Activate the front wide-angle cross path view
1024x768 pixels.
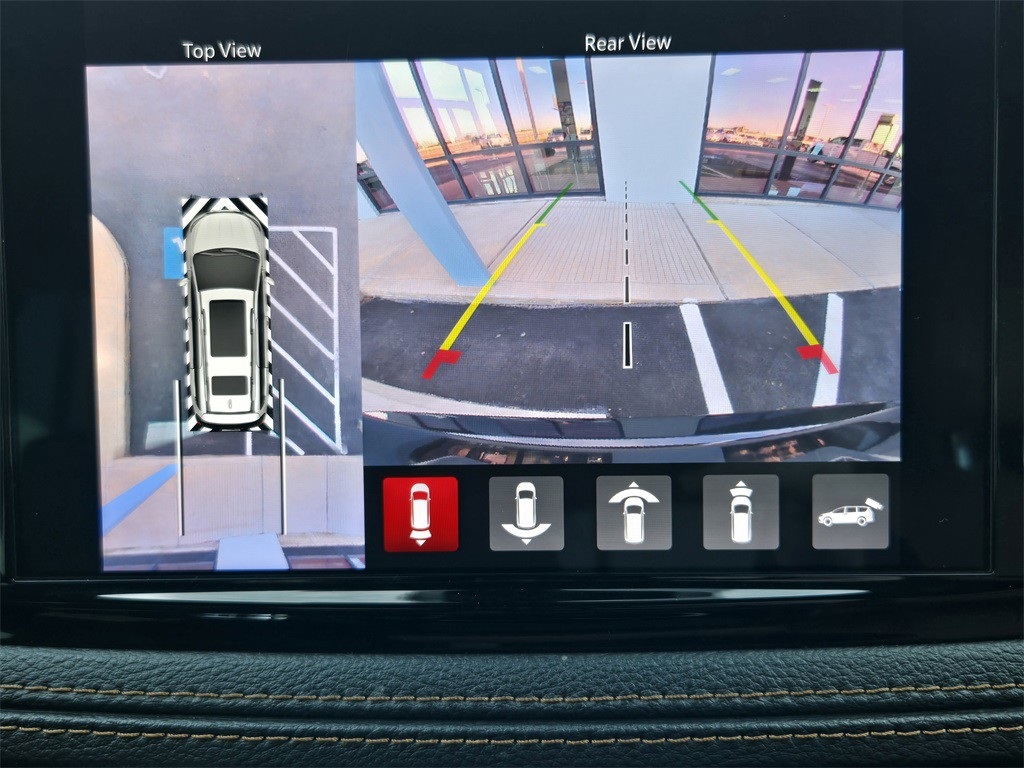[633, 513]
